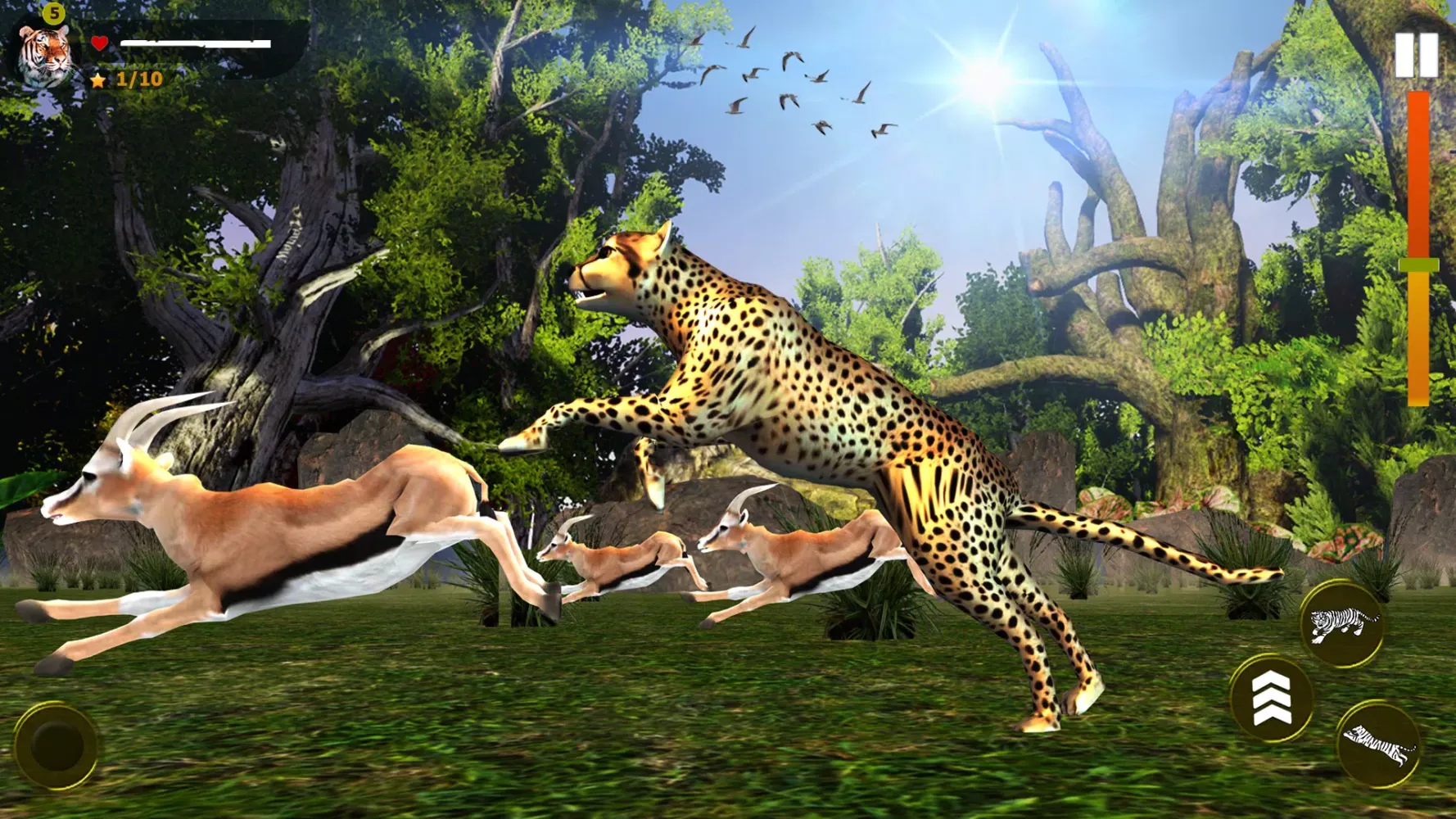Click the heart health indicator
Image resolution: width=1456 pixels, height=819 pixels.
98,43
